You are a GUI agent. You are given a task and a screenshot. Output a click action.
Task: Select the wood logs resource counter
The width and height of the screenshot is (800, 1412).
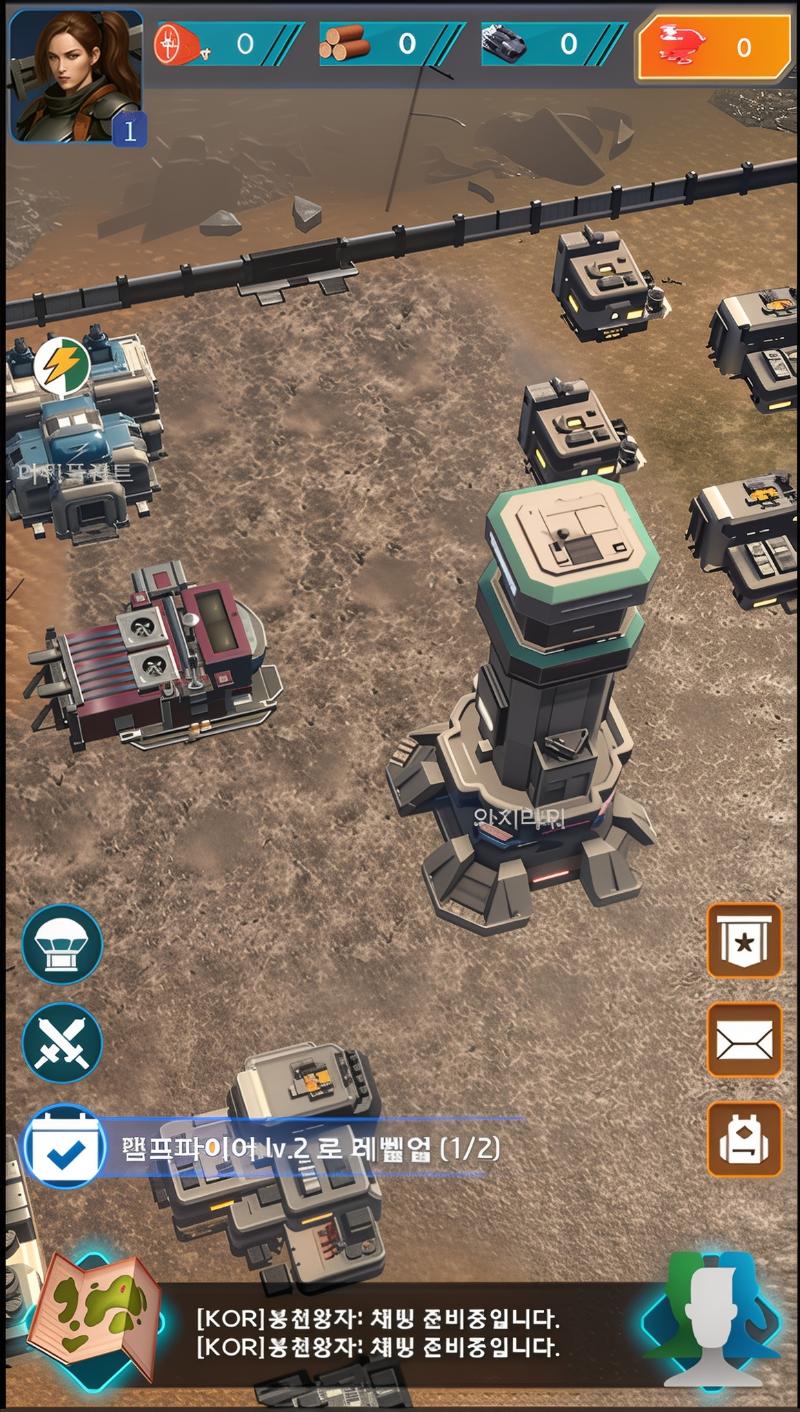pyautogui.click(x=391, y=44)
